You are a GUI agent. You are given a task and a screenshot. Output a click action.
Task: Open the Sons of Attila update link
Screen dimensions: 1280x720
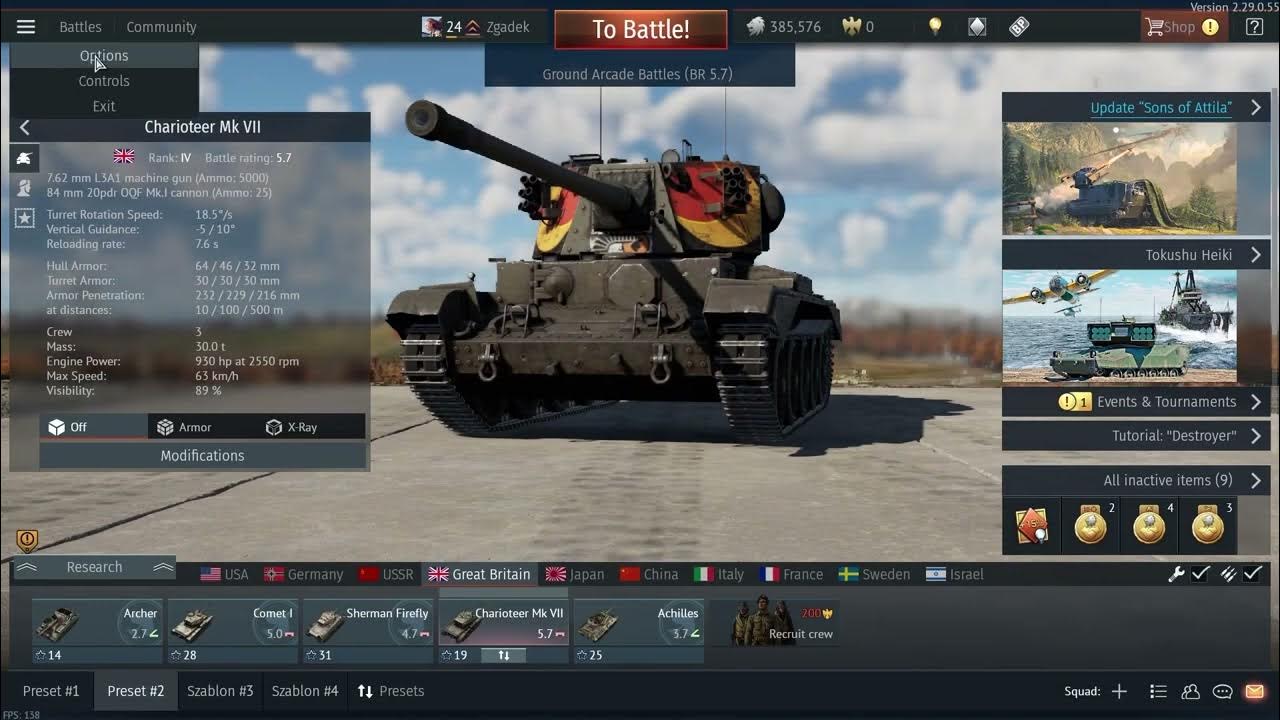click(1161, 108)
